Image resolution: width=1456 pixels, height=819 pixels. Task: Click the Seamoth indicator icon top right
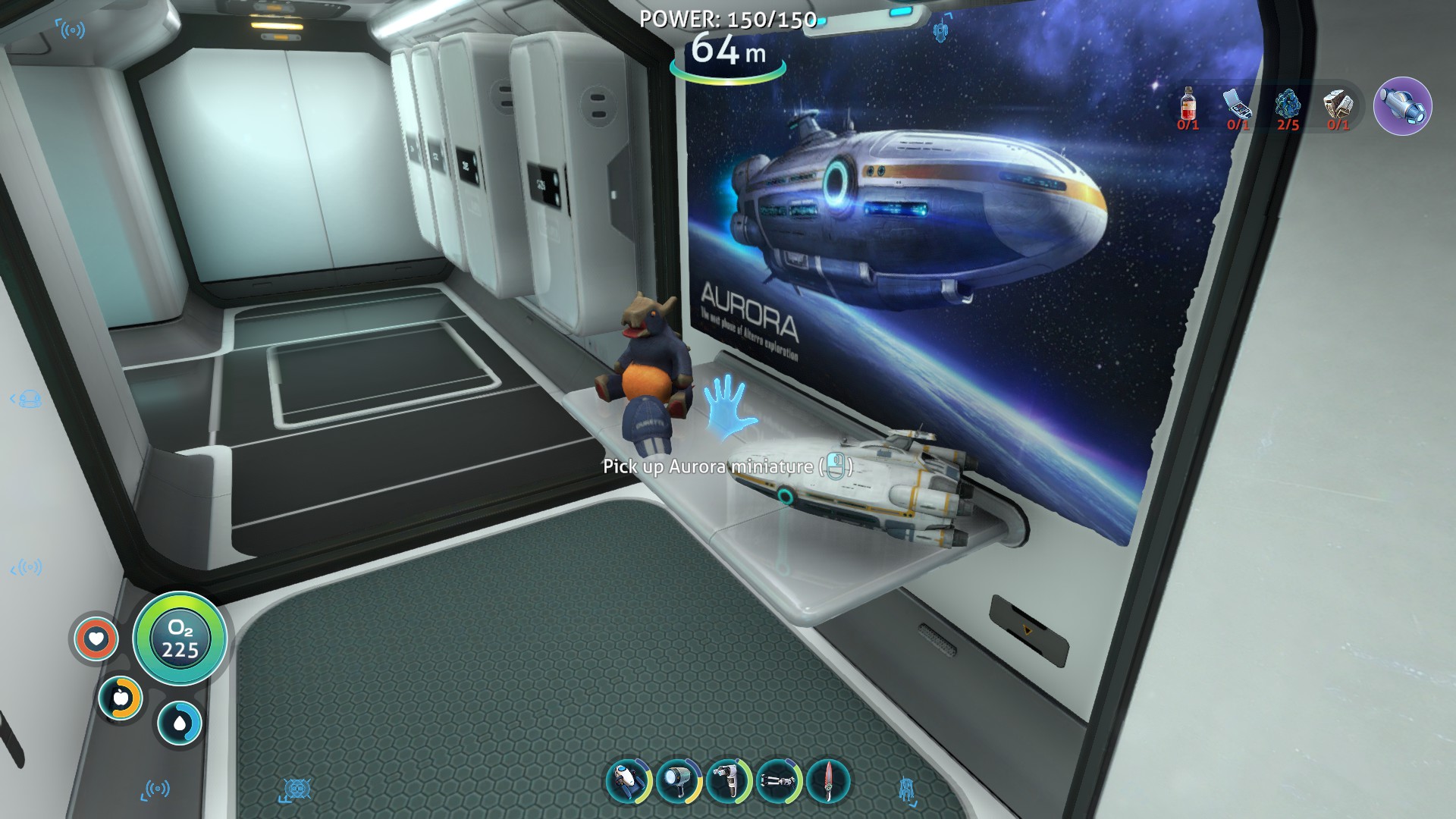[1404, 107]
